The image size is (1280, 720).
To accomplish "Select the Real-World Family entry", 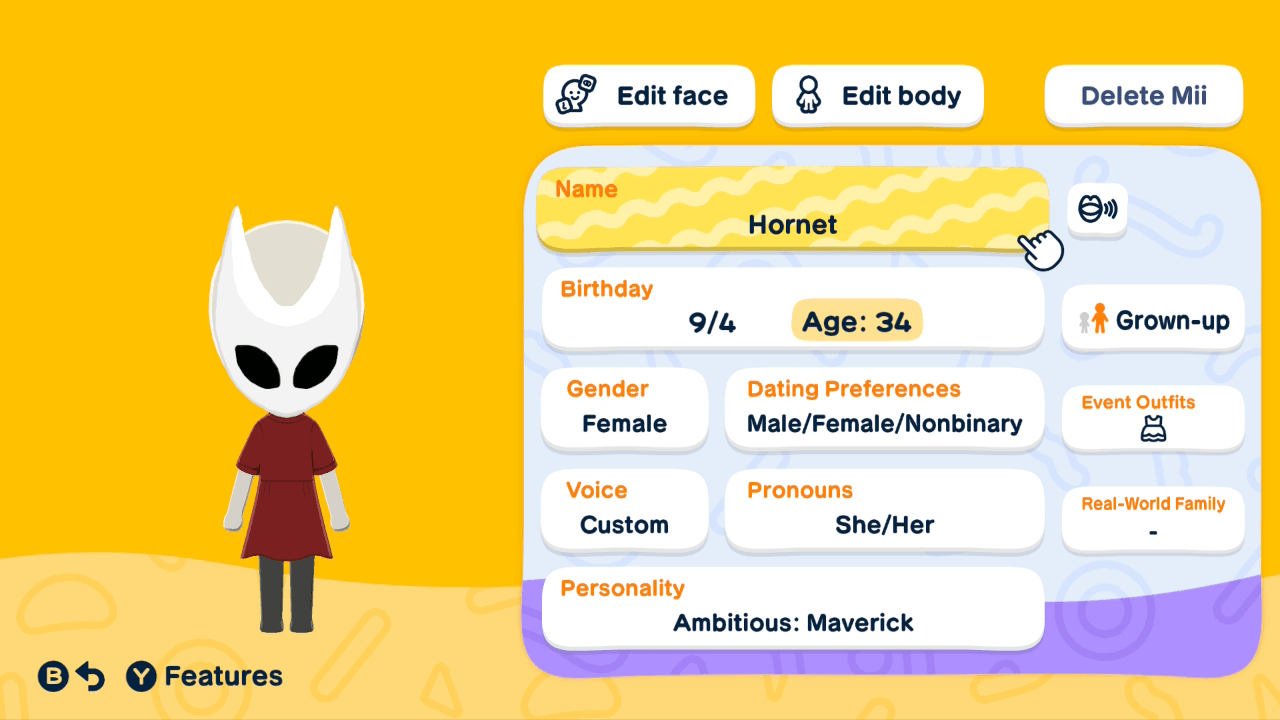I will [1152, 519].
